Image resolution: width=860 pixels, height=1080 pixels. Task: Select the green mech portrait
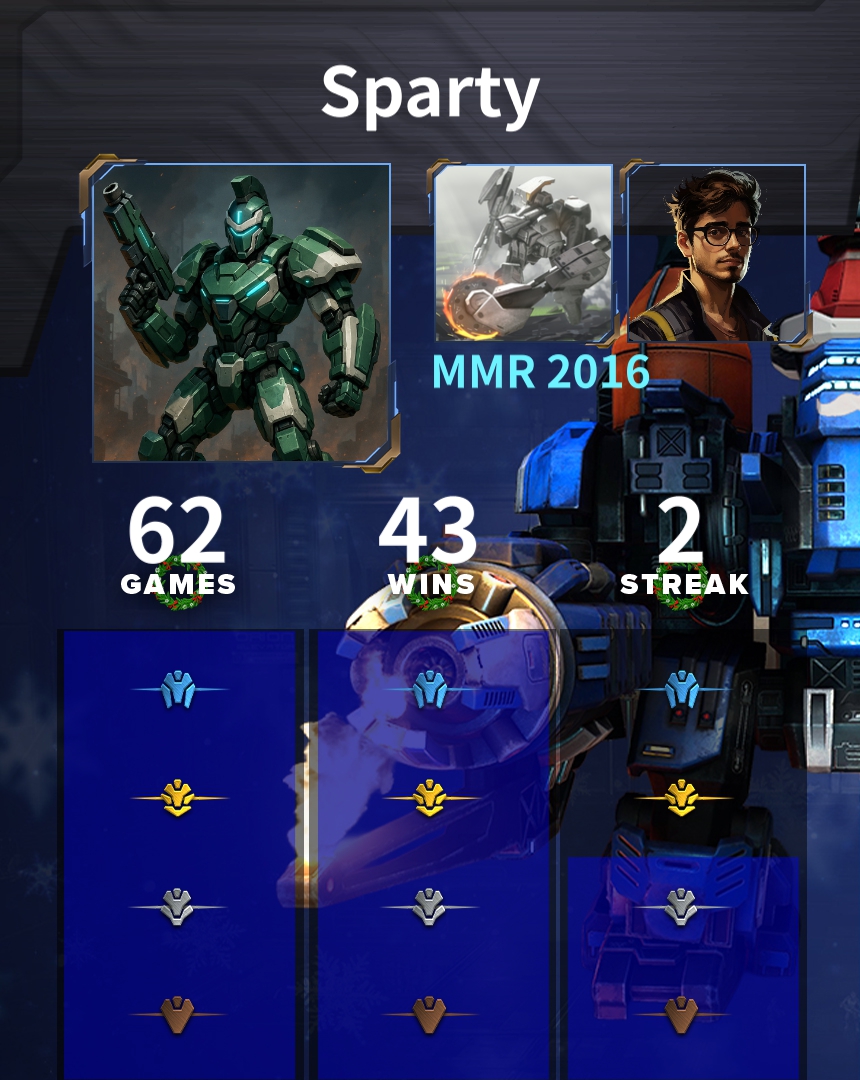241,312
